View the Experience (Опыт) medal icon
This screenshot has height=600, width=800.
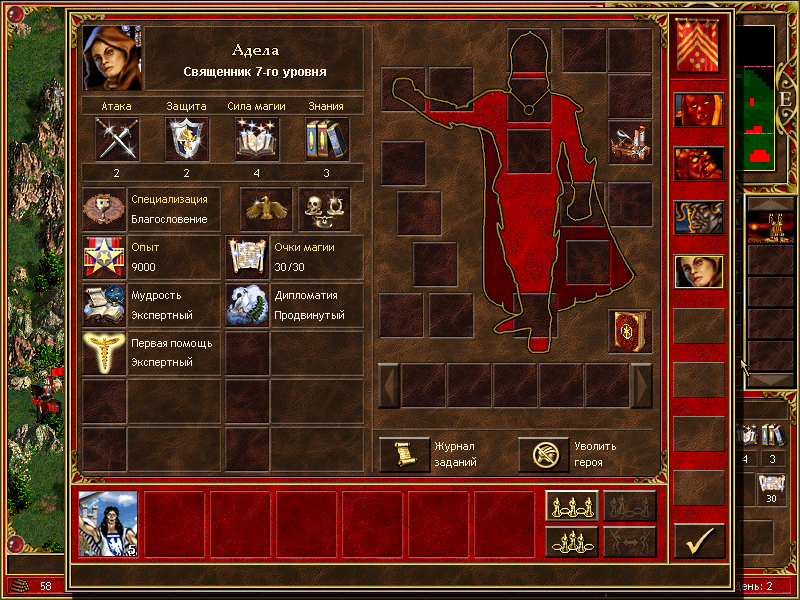[104, 257]
